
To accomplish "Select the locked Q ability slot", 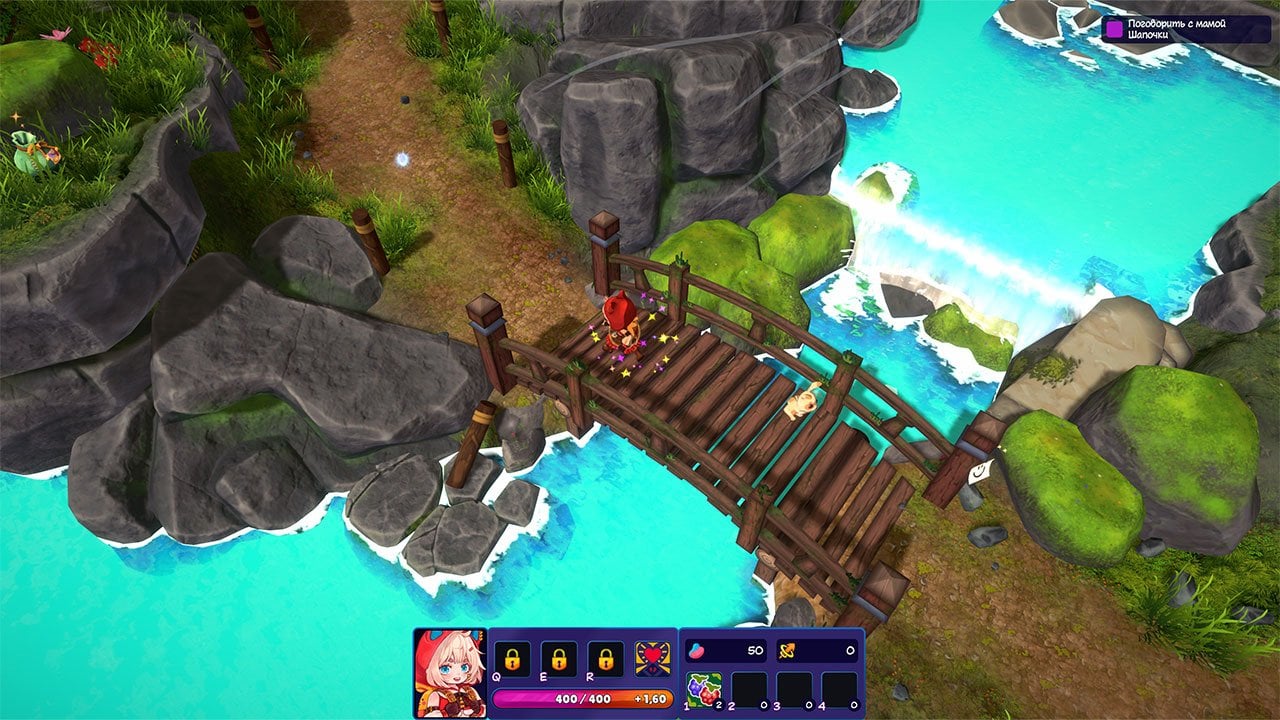I will 512,659.
